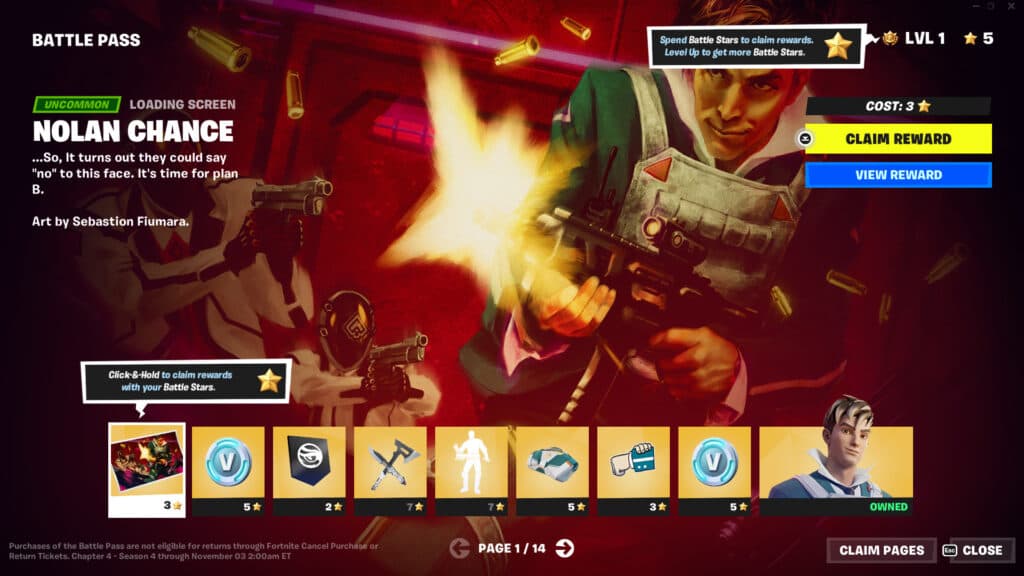Viewport: 1024px width, 576px height.
Task: Select the white silhouette emote reward
Action: coord(471,462)
